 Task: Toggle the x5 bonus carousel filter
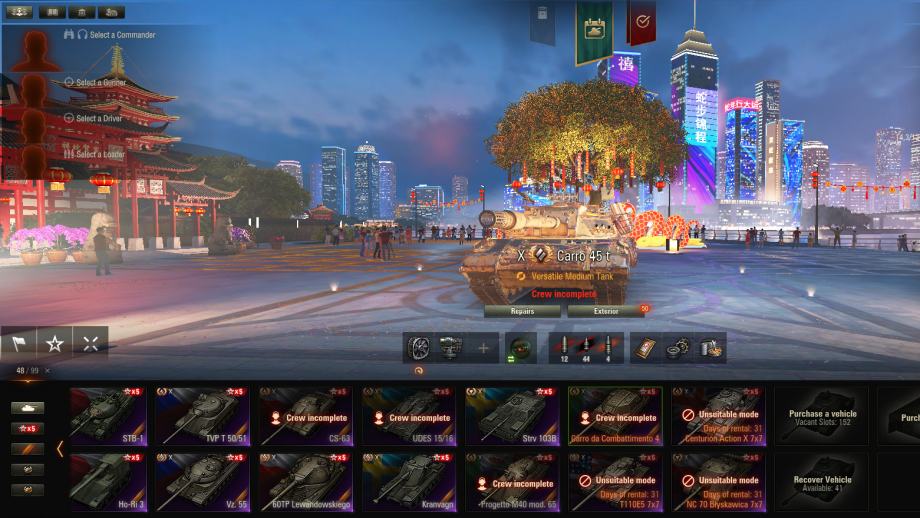(x=27, y=428)
